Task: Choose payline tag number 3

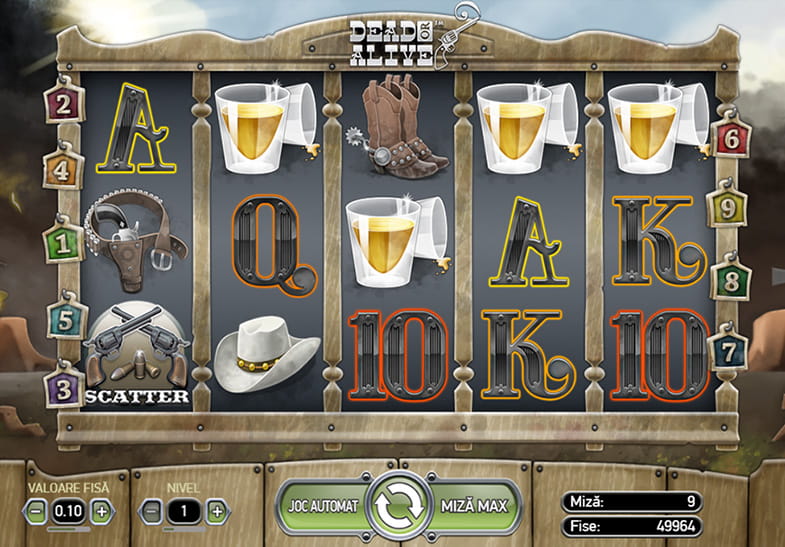Action: pyautogui.click(x=64, y=388)
